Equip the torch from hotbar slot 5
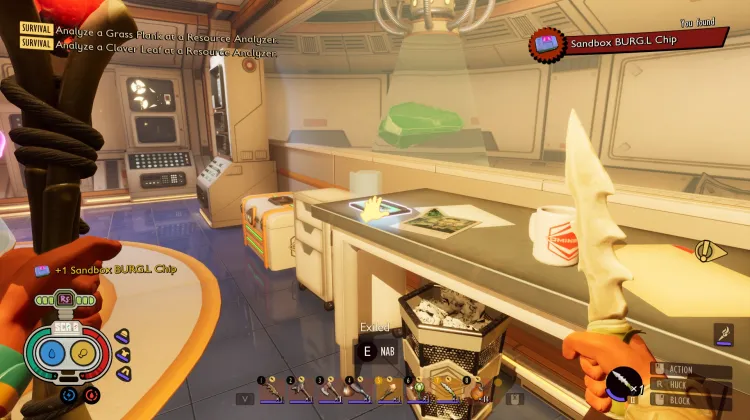This screenshot has height=420, width=750. [x=389, y=388]
